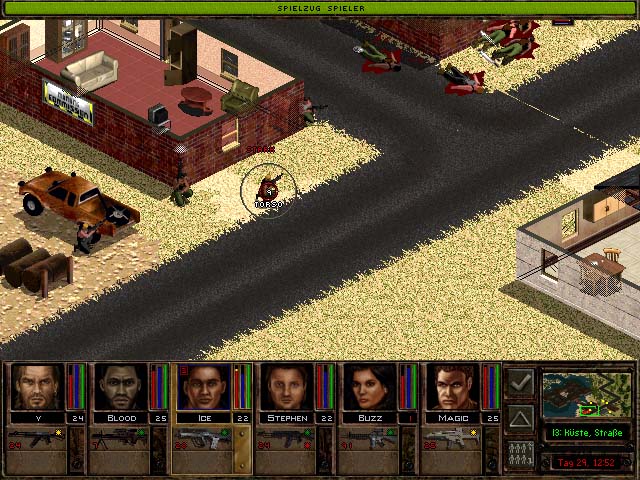640x480 pixels.
Task: Pick Buzz's portrait
Action: click(x=372, y=386)
